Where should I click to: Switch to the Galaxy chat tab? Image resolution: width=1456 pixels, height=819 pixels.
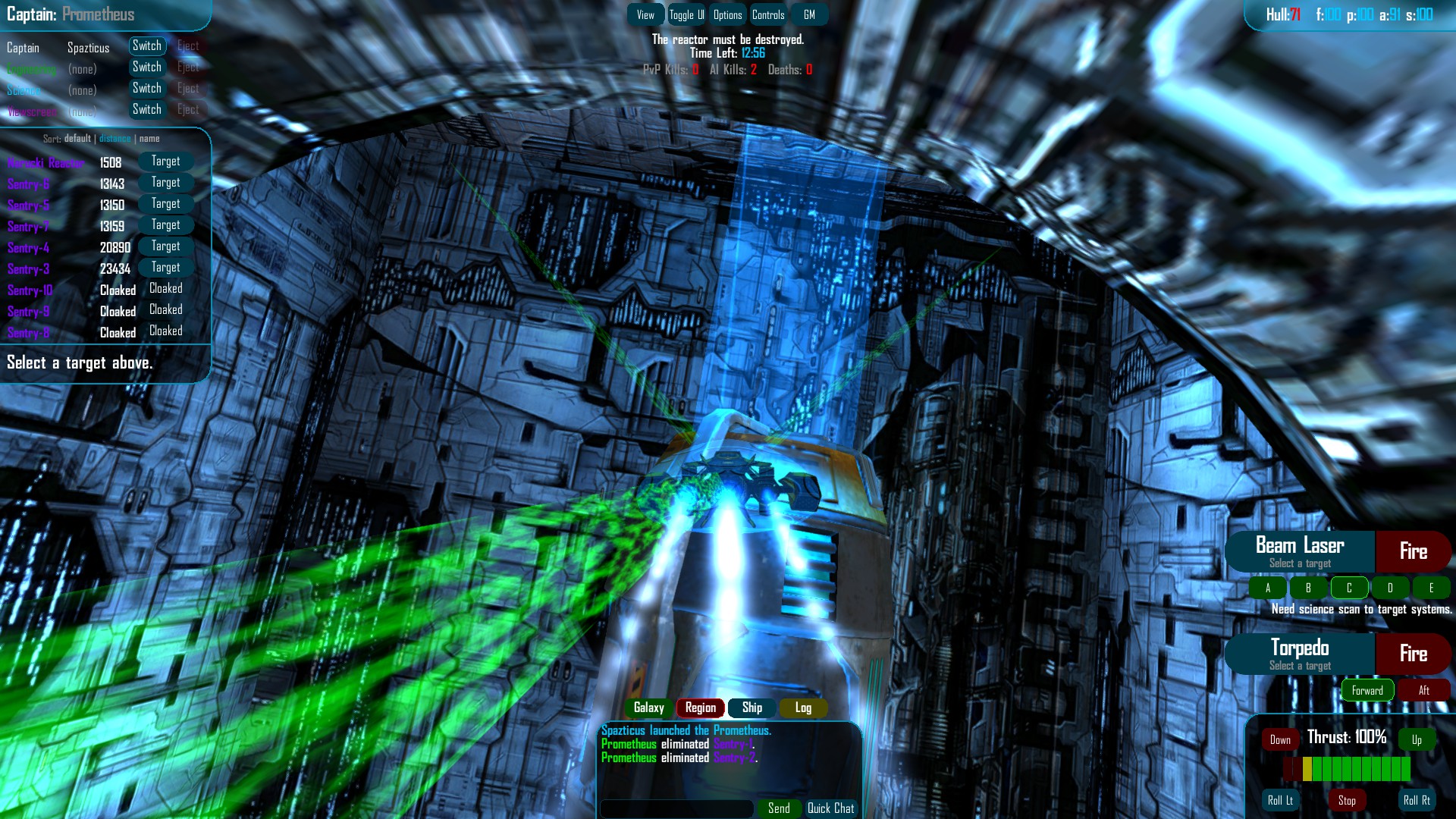(649, 708)
